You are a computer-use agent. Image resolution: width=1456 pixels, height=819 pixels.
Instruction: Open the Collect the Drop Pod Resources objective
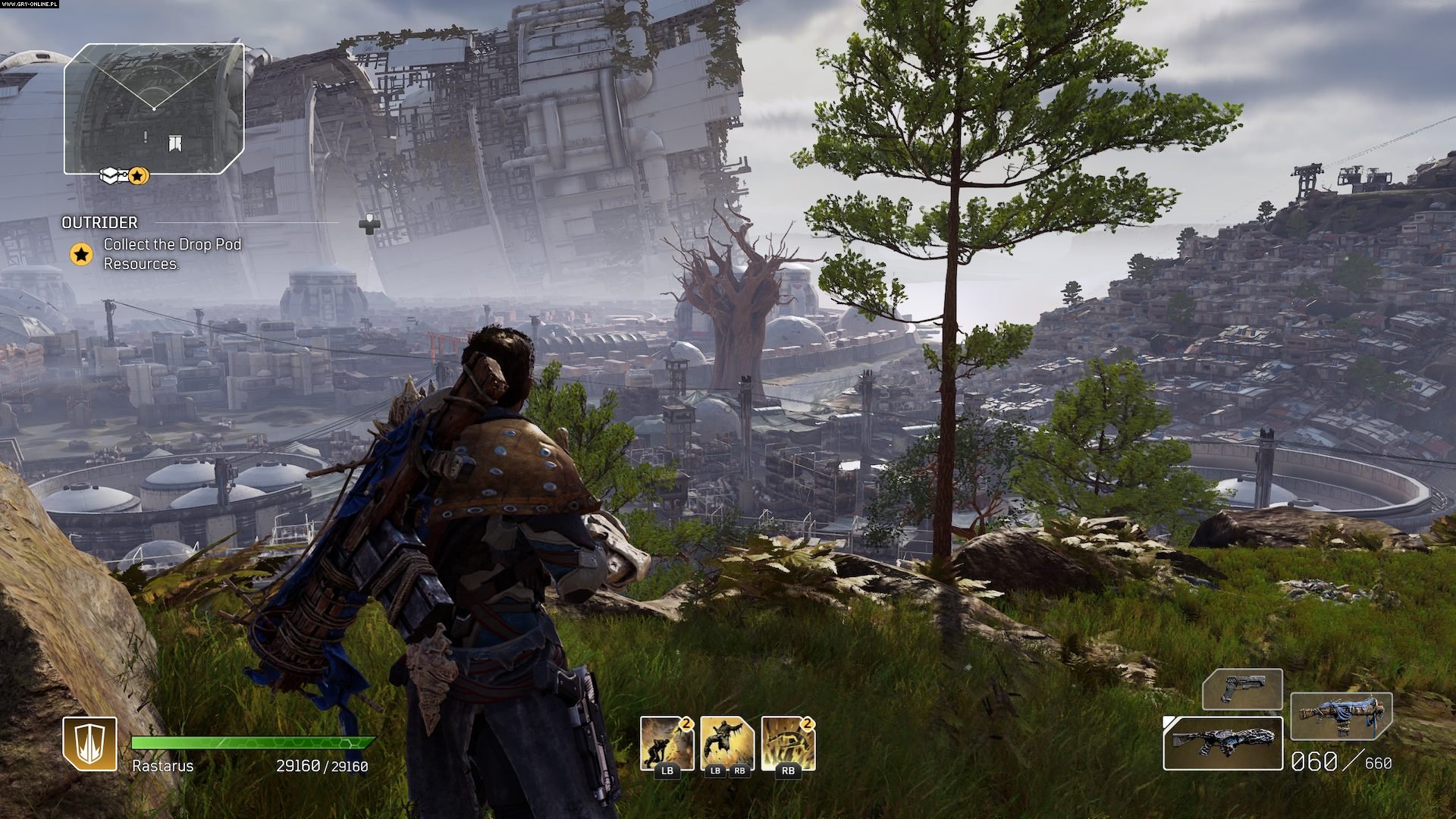click(172, 254)
